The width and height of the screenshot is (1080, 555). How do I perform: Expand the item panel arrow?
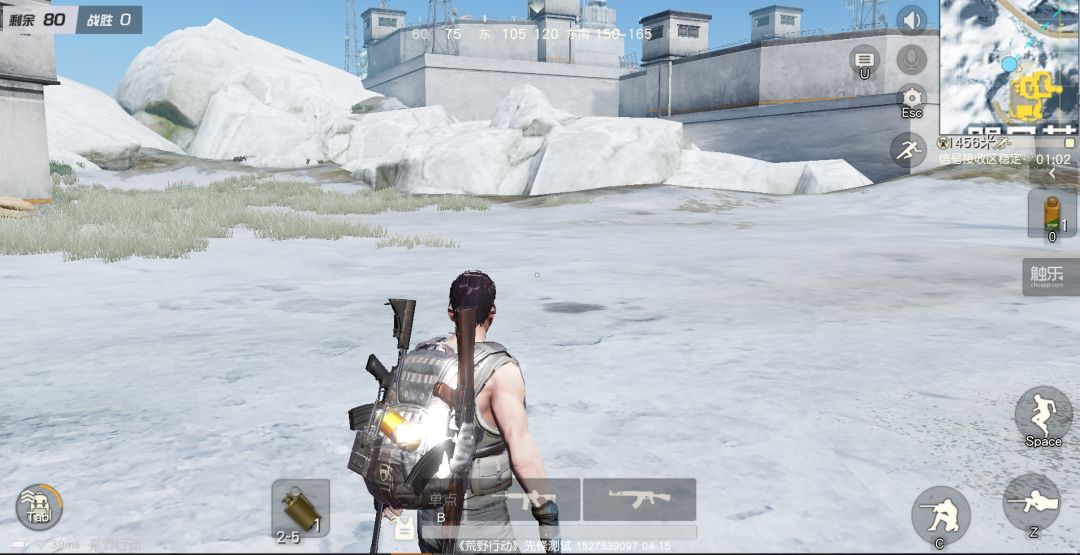coord(1052,173)
